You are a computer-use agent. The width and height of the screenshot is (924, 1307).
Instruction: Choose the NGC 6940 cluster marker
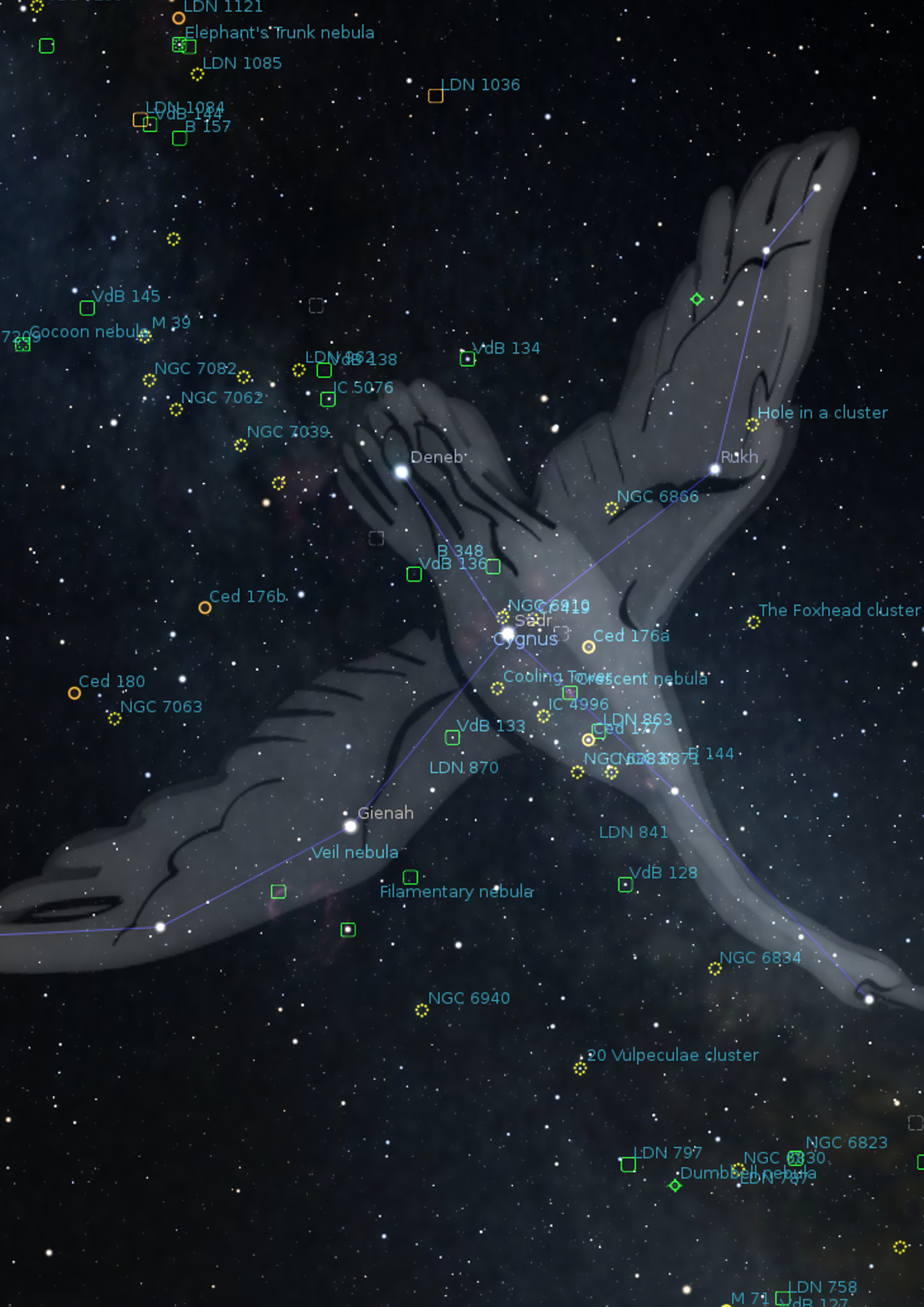(x=422, y=1010)
